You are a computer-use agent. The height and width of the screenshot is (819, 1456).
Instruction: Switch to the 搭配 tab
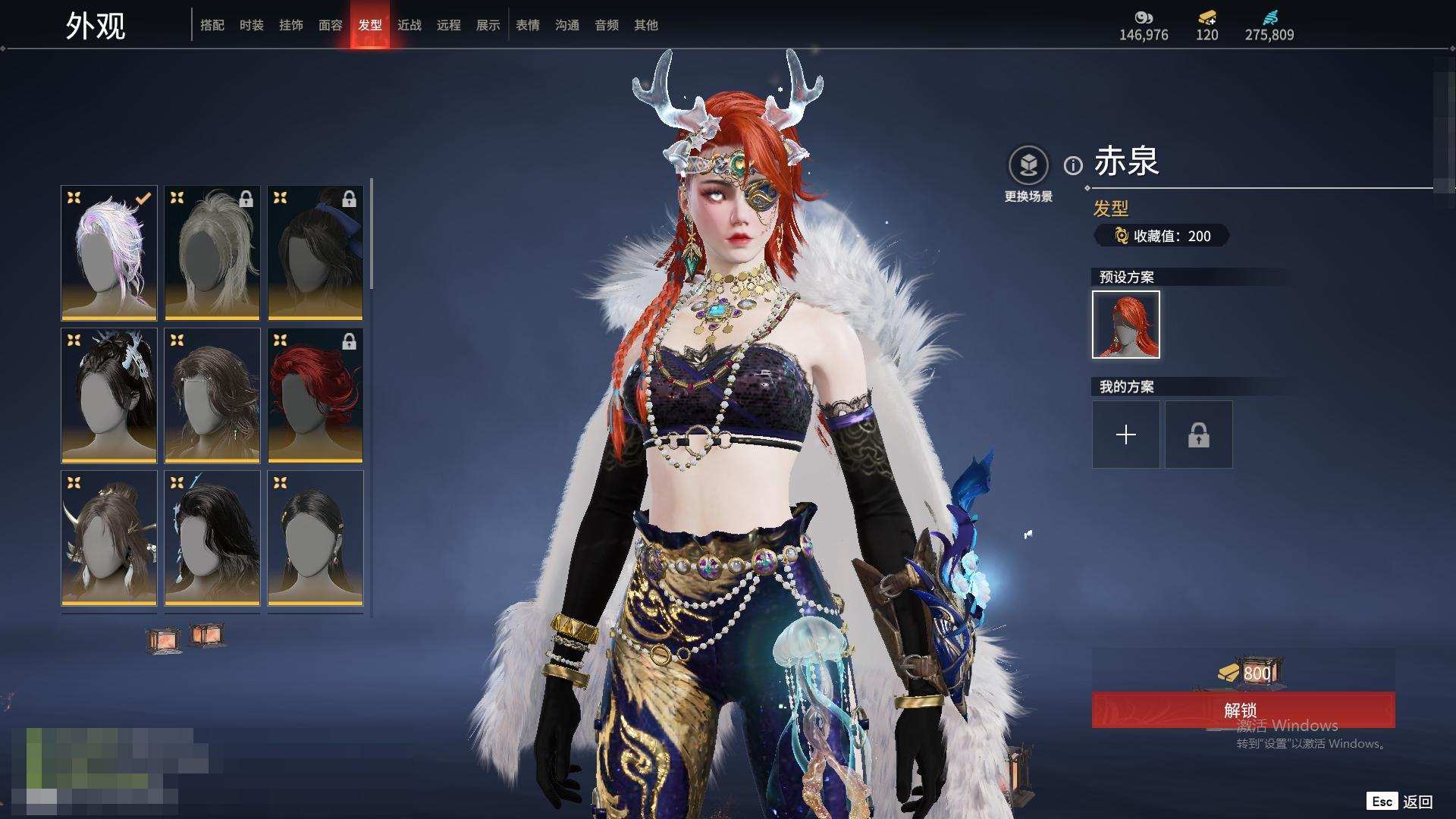212,25
